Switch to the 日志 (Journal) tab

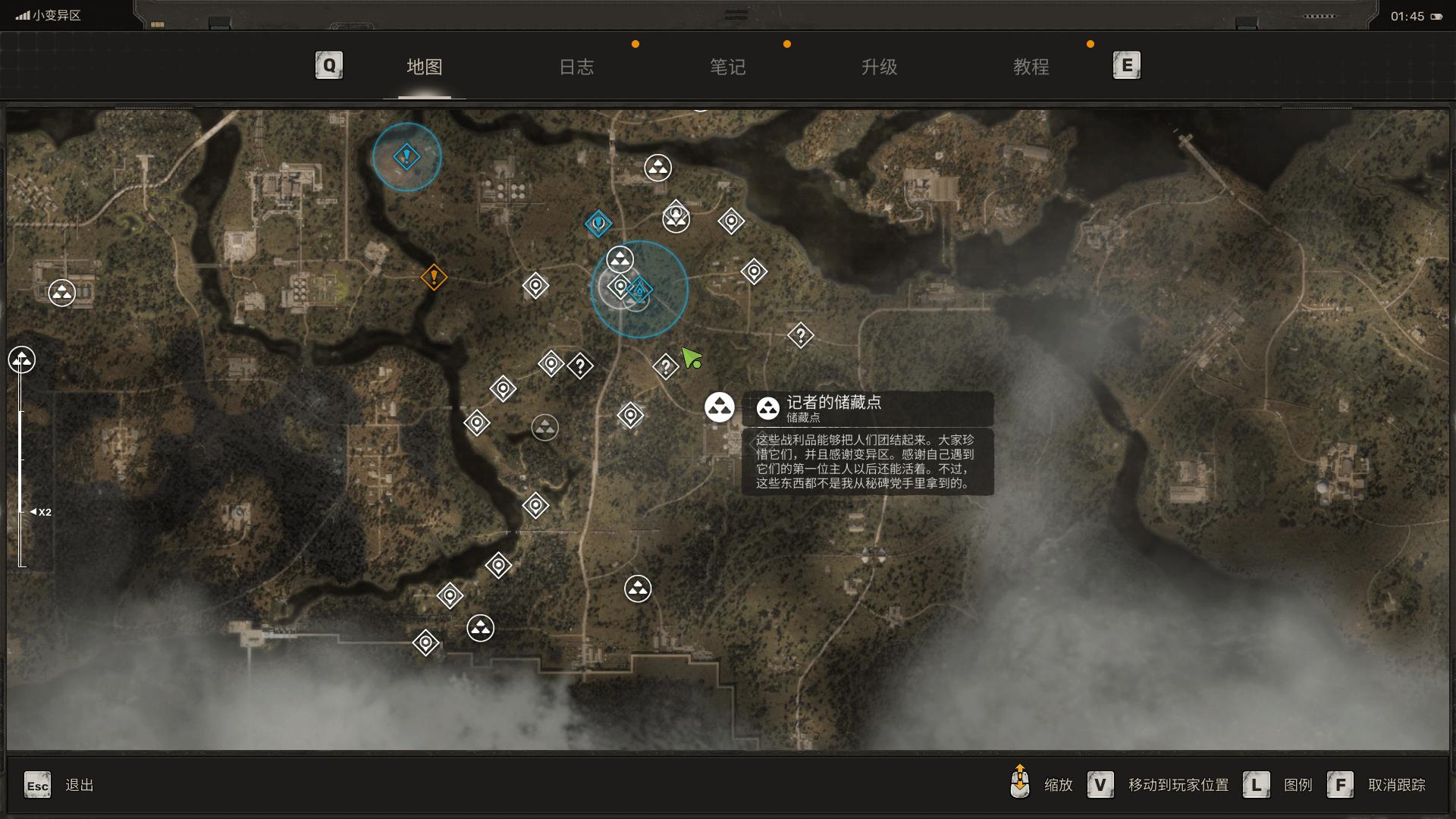576,67
